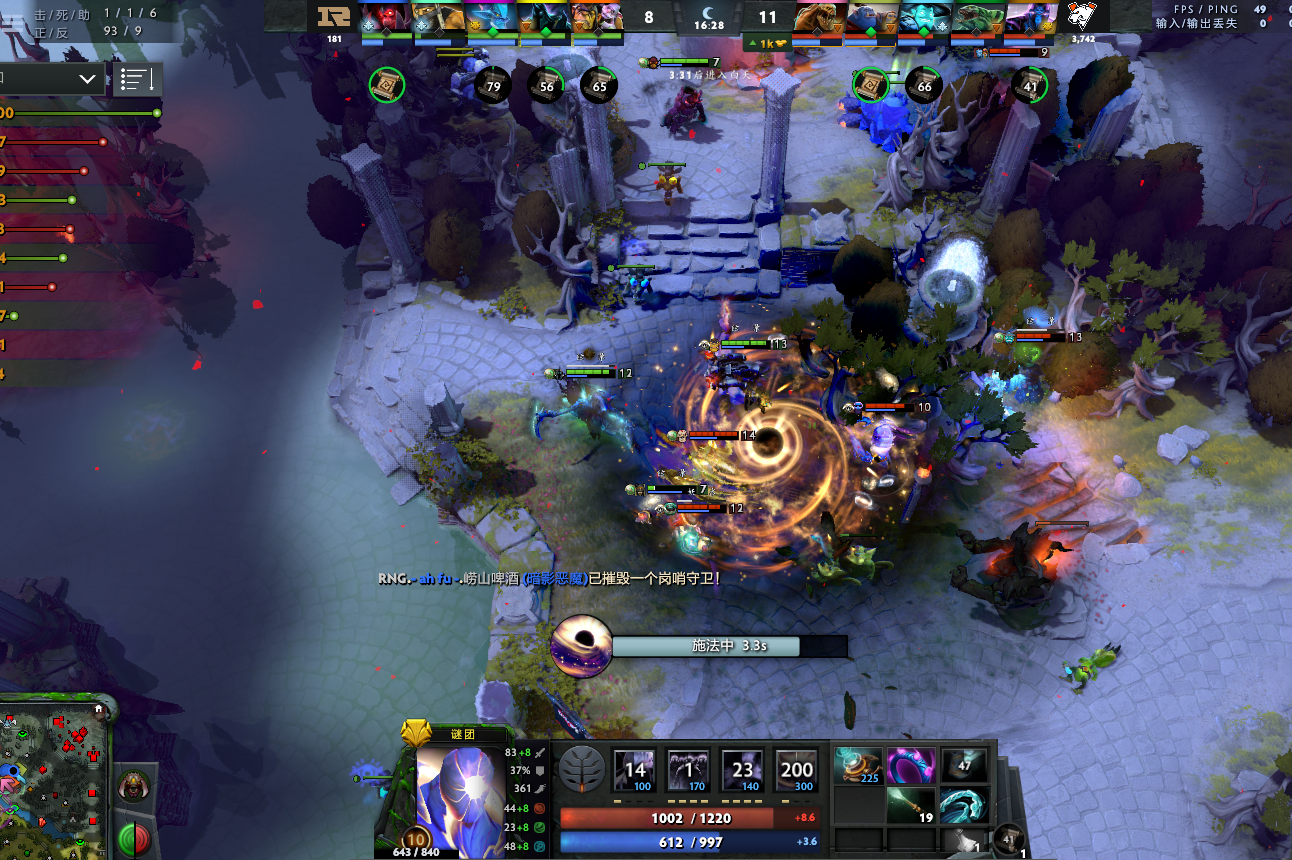
Task: Select the Shadow Fiend portrait in top bar
Action: coord(386,18)
